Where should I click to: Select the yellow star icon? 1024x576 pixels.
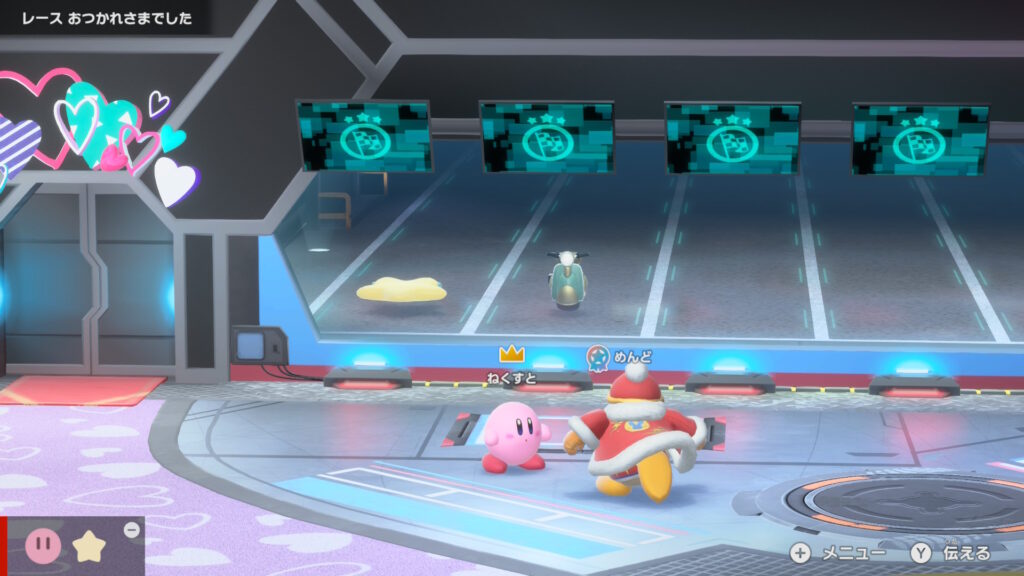point(89,547)
